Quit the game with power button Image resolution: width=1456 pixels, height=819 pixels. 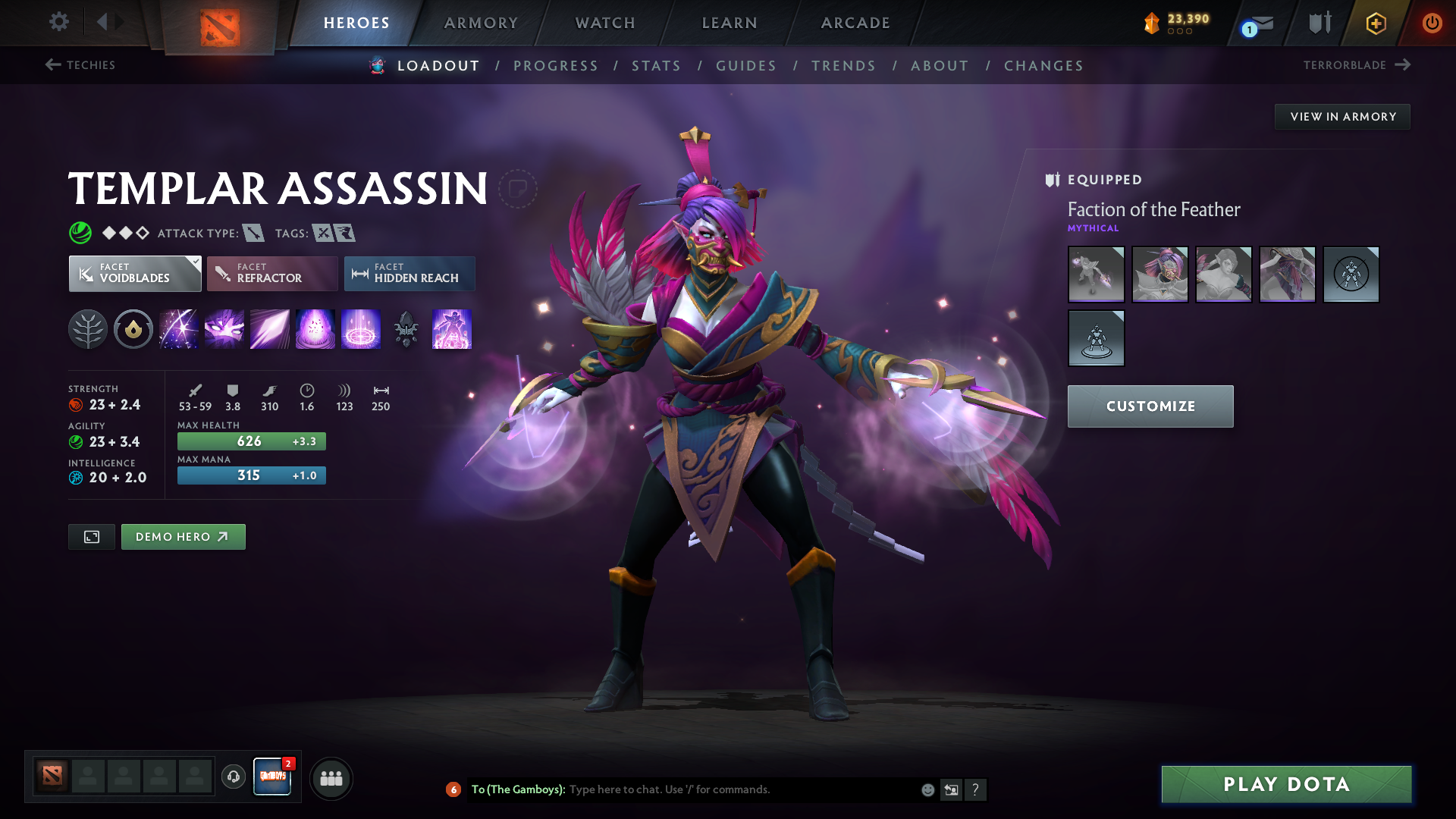pyautogui.click(x=1432, y=23)
